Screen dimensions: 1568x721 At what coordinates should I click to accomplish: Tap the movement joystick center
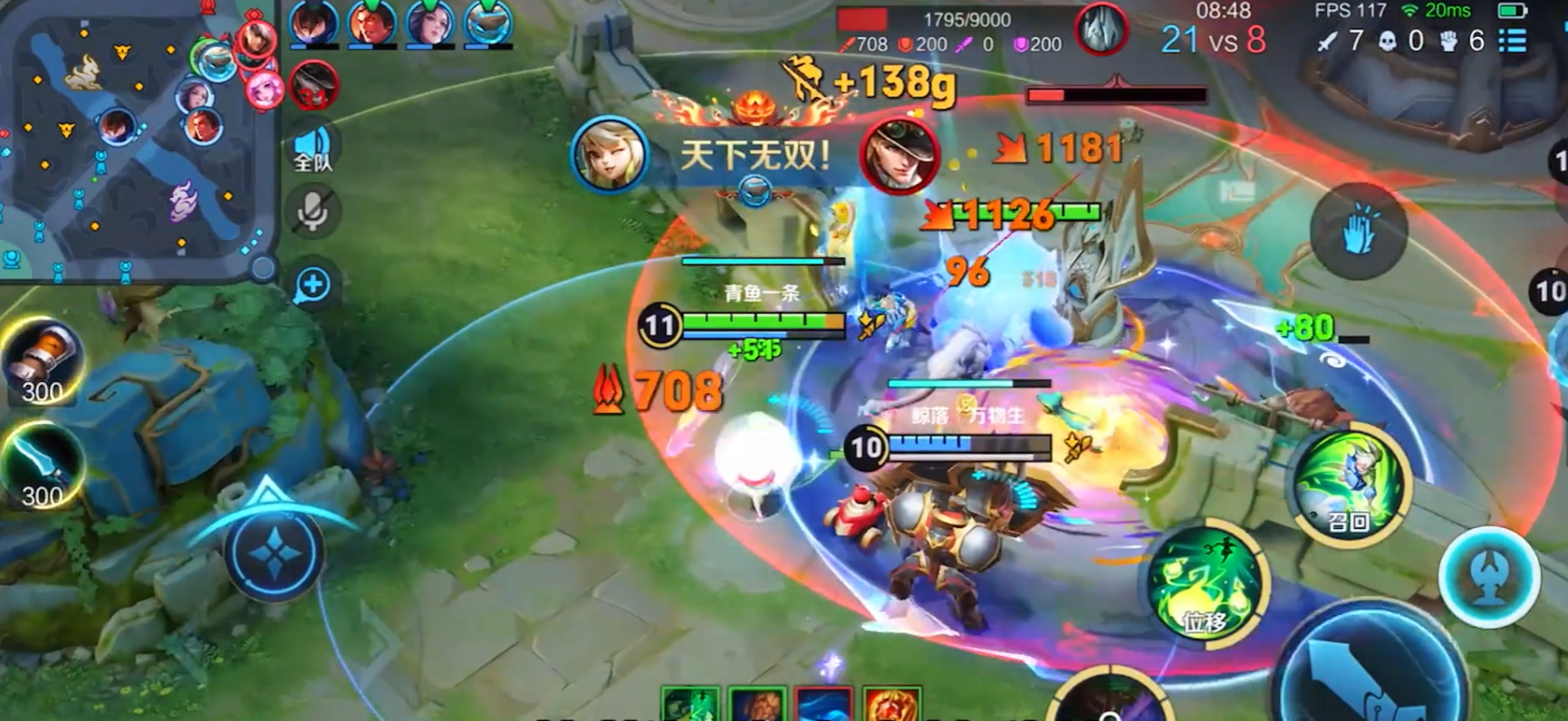pyautogui.click(x=274, y=553)
